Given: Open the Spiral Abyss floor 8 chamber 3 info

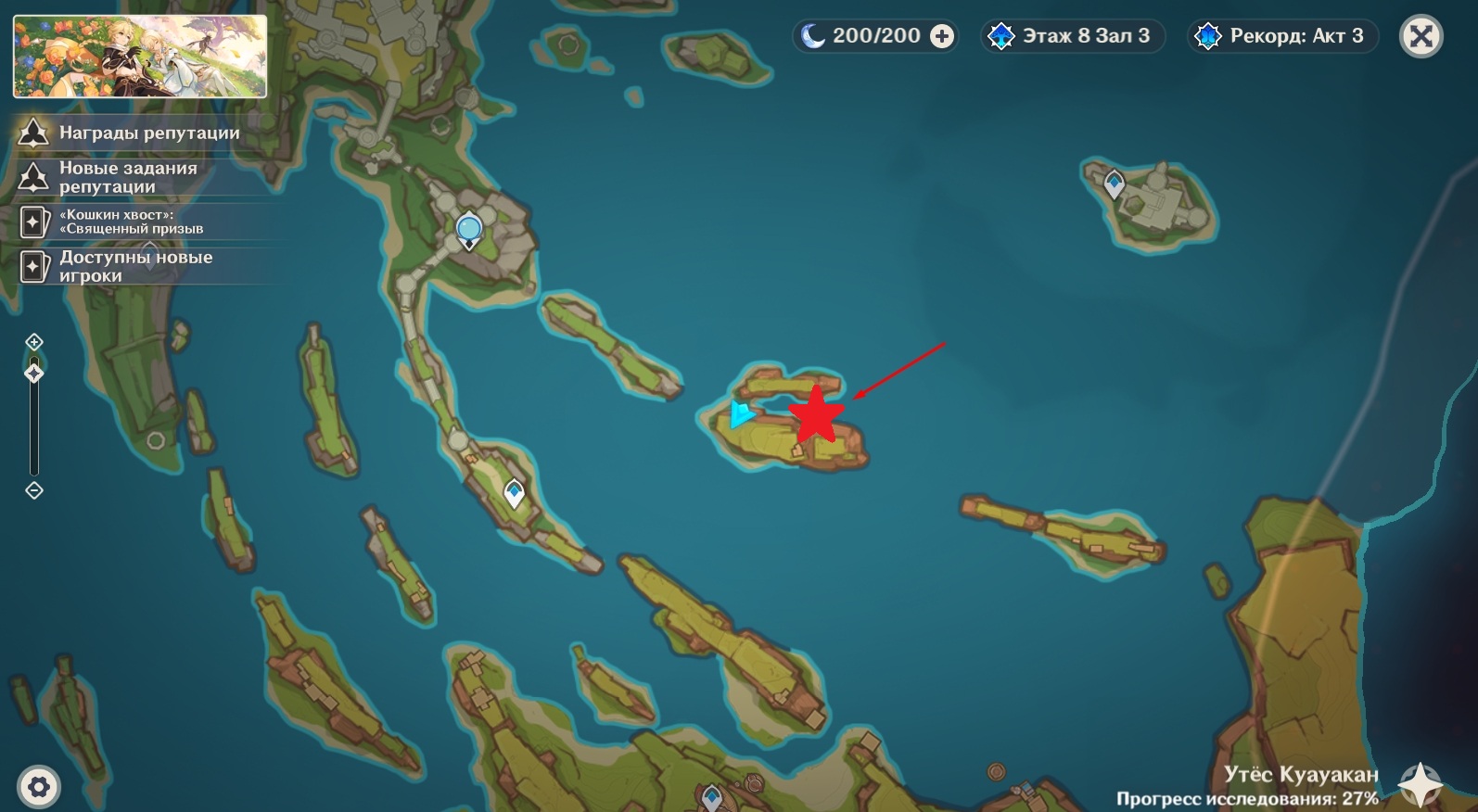Looking at the screenshot, I should coord(1072,36).
